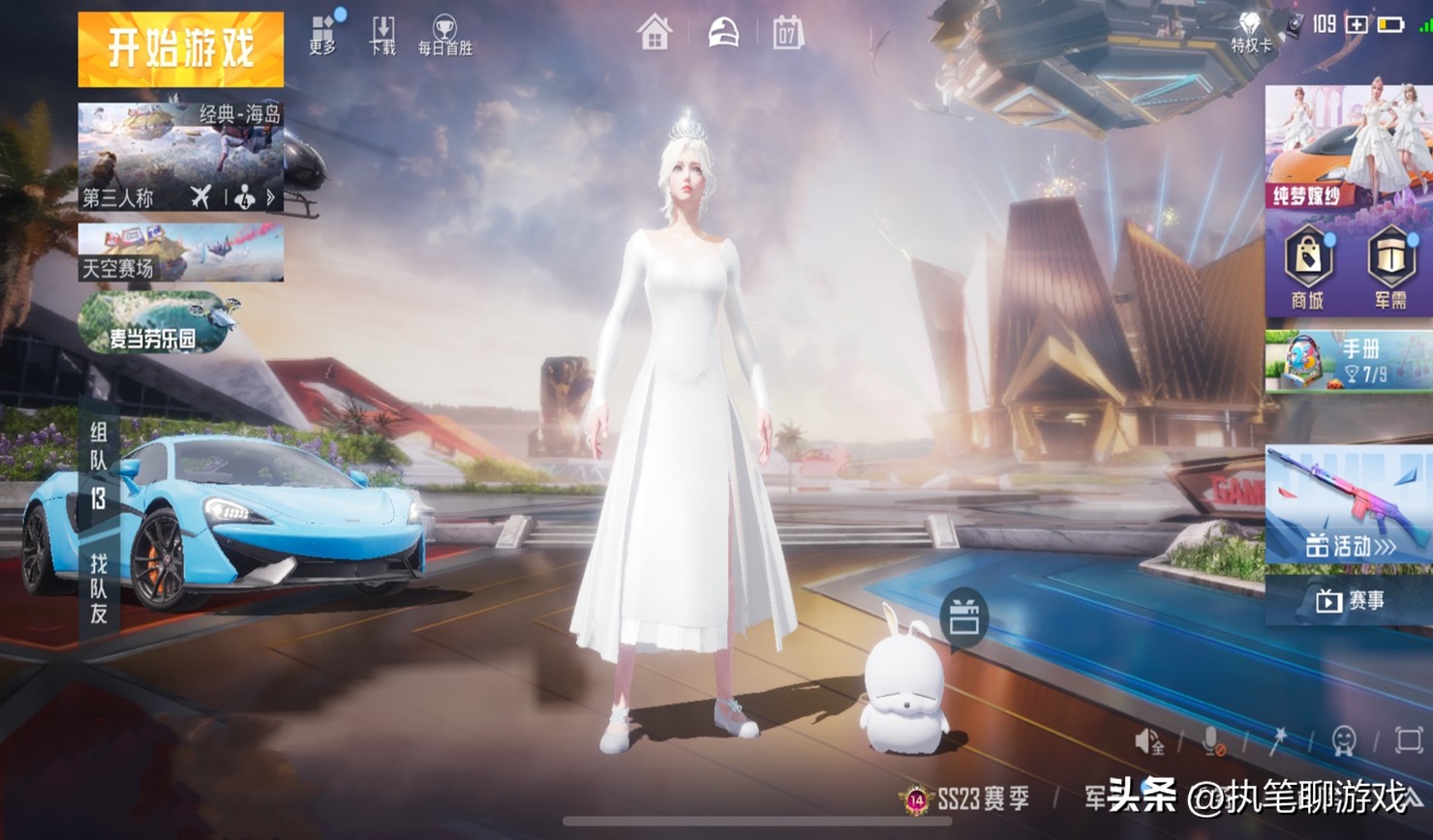
Task: Toggle the microphone voice icon
Action: (1210, 742)
